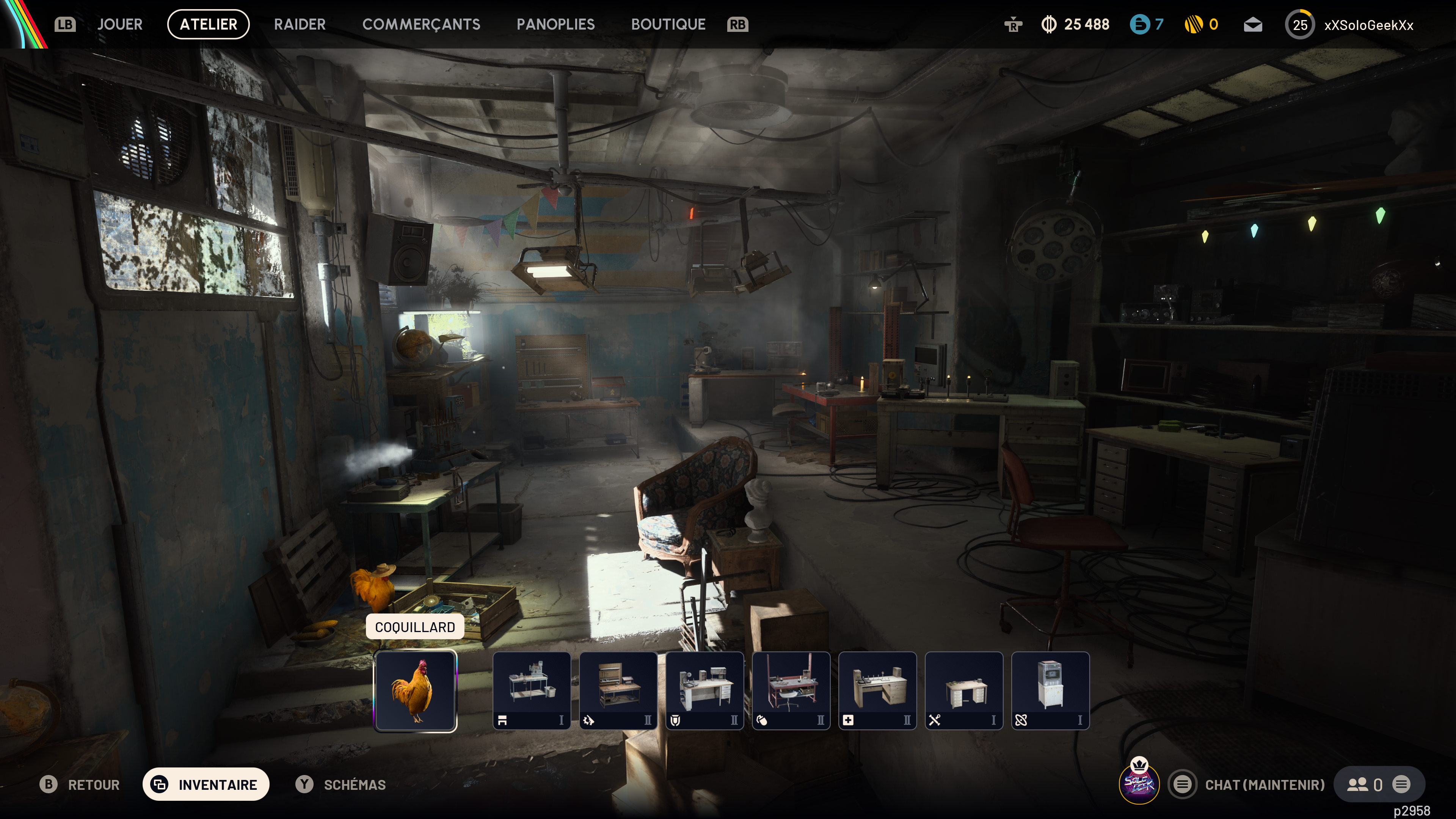Select the Coquillard rooster tile
Viewport: 1456px width, 819px height.
click(x=416, y=691)
